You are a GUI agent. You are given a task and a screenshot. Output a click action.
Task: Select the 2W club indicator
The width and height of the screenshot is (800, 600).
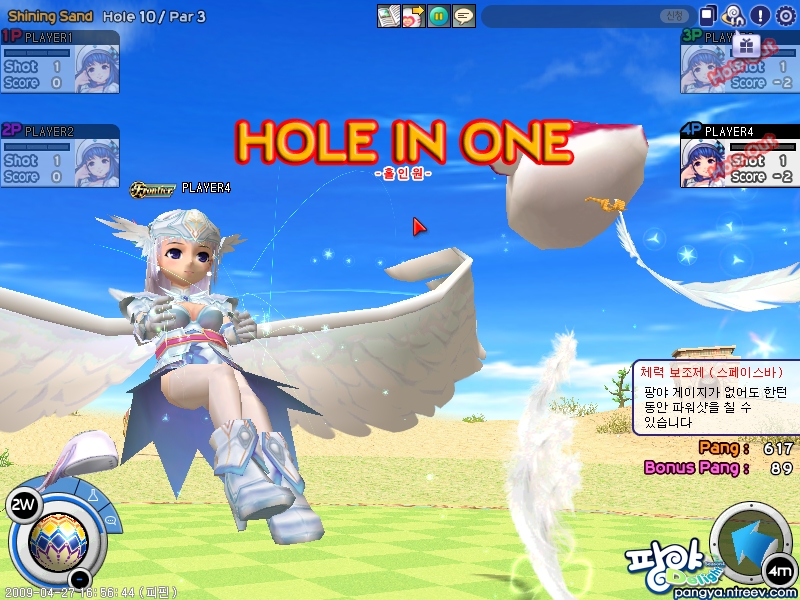pos(21,505)
